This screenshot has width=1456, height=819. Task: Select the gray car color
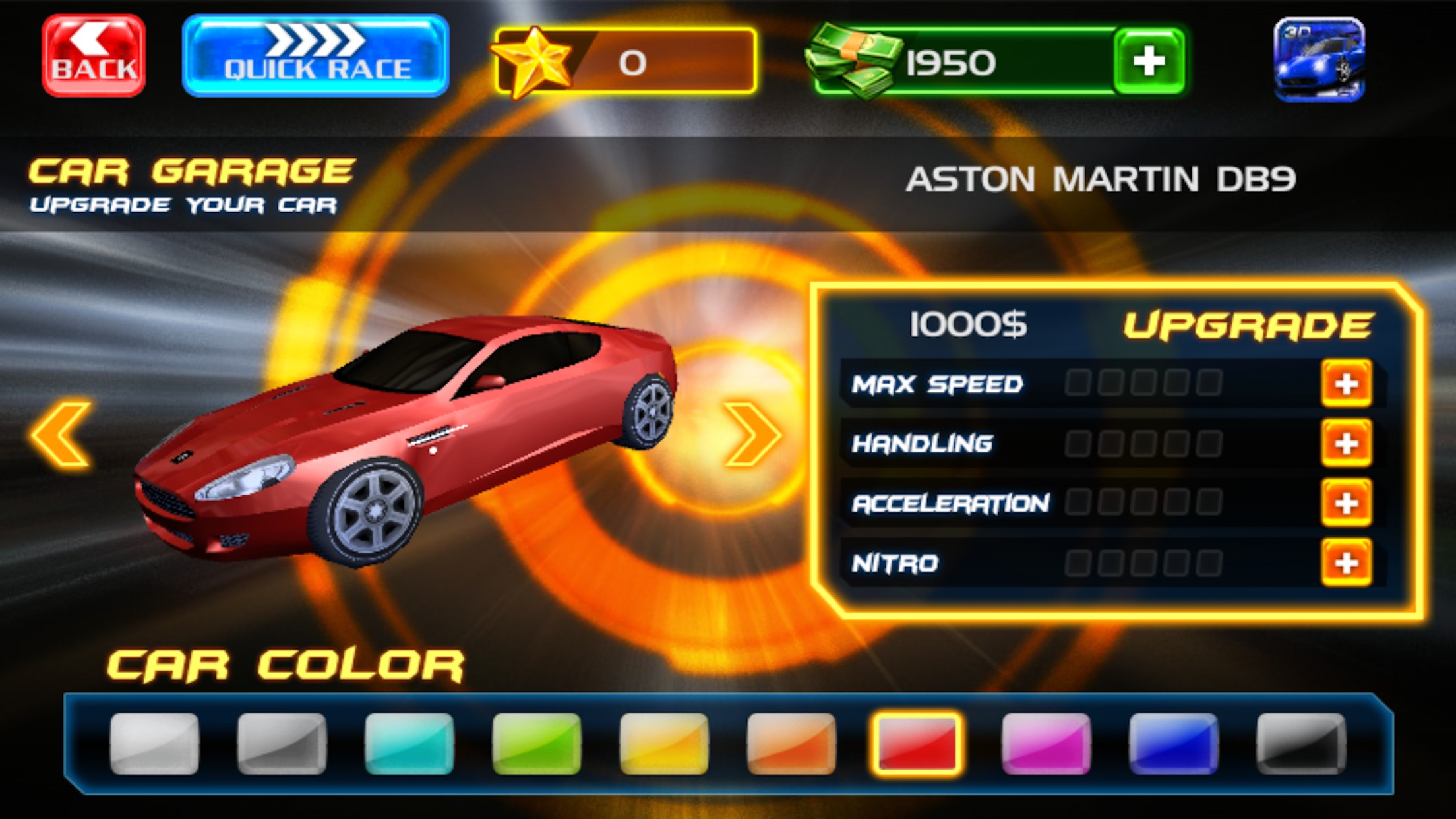click(282, 743)
